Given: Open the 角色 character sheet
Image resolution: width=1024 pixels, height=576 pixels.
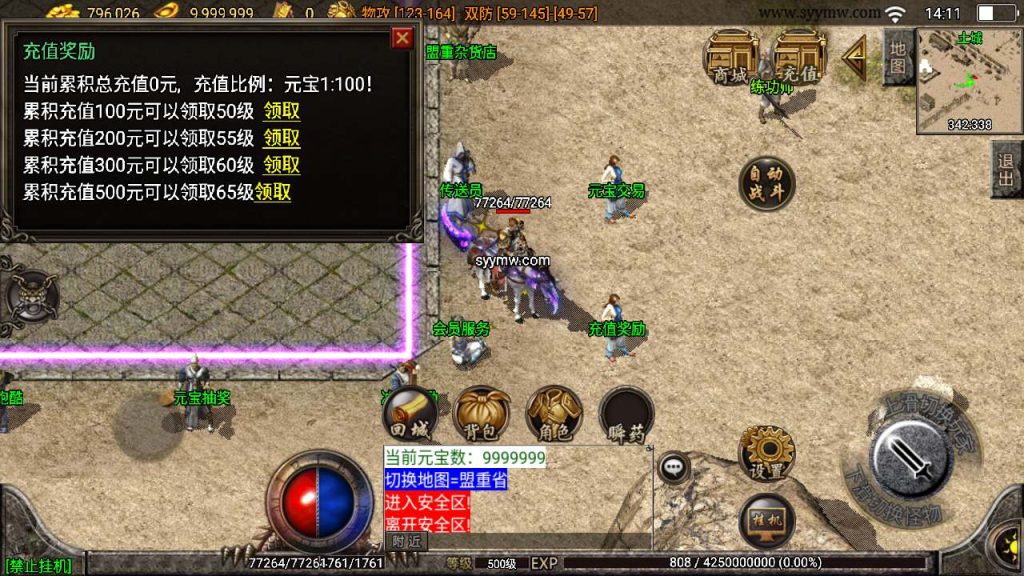Looking at the screenshot, I should coord(555,412).
